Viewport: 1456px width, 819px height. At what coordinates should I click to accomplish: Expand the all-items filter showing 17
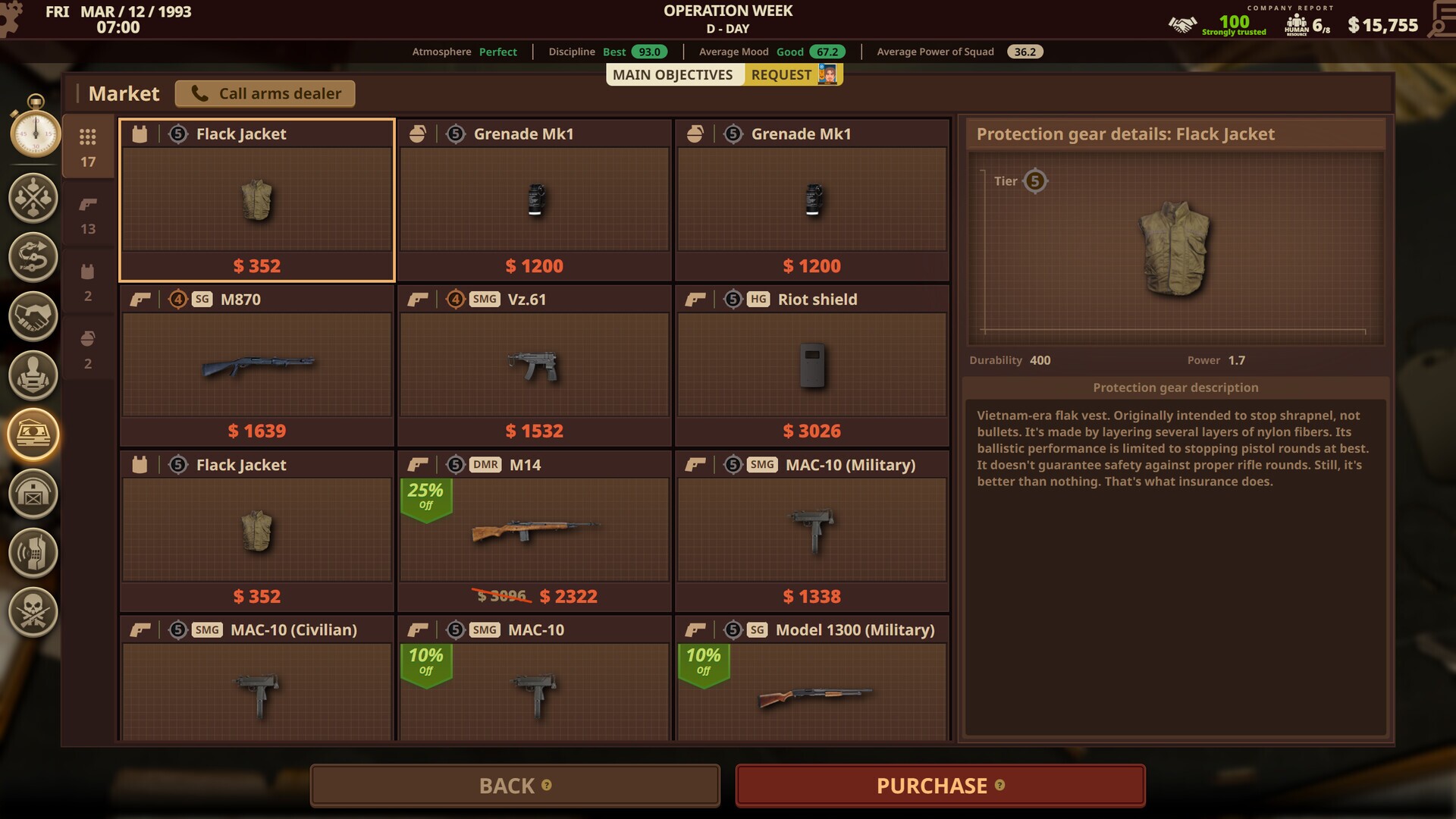(x=88, y=146)
